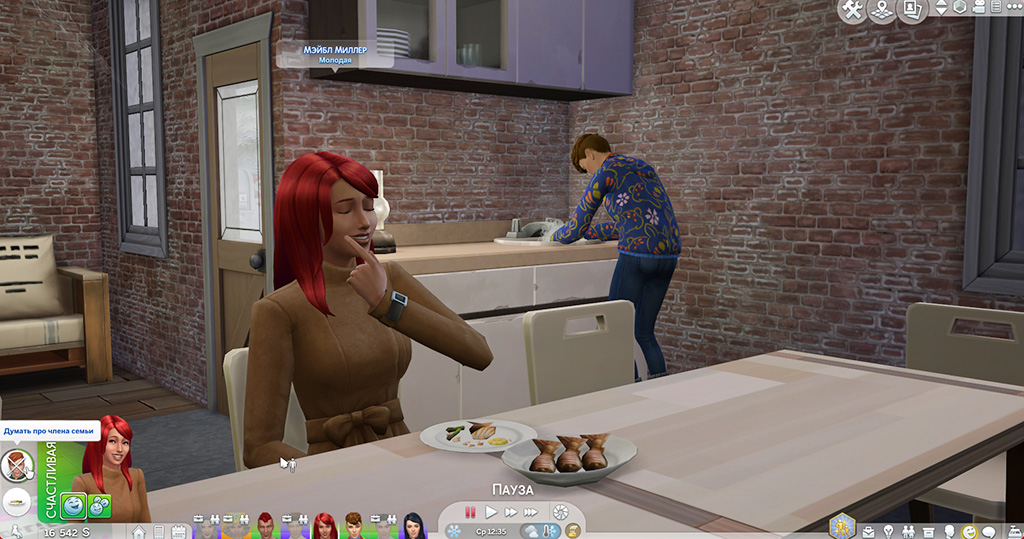Cancel the queued 'think about family' action
This screenshot has width=1024, height=539.
[17, 464]
